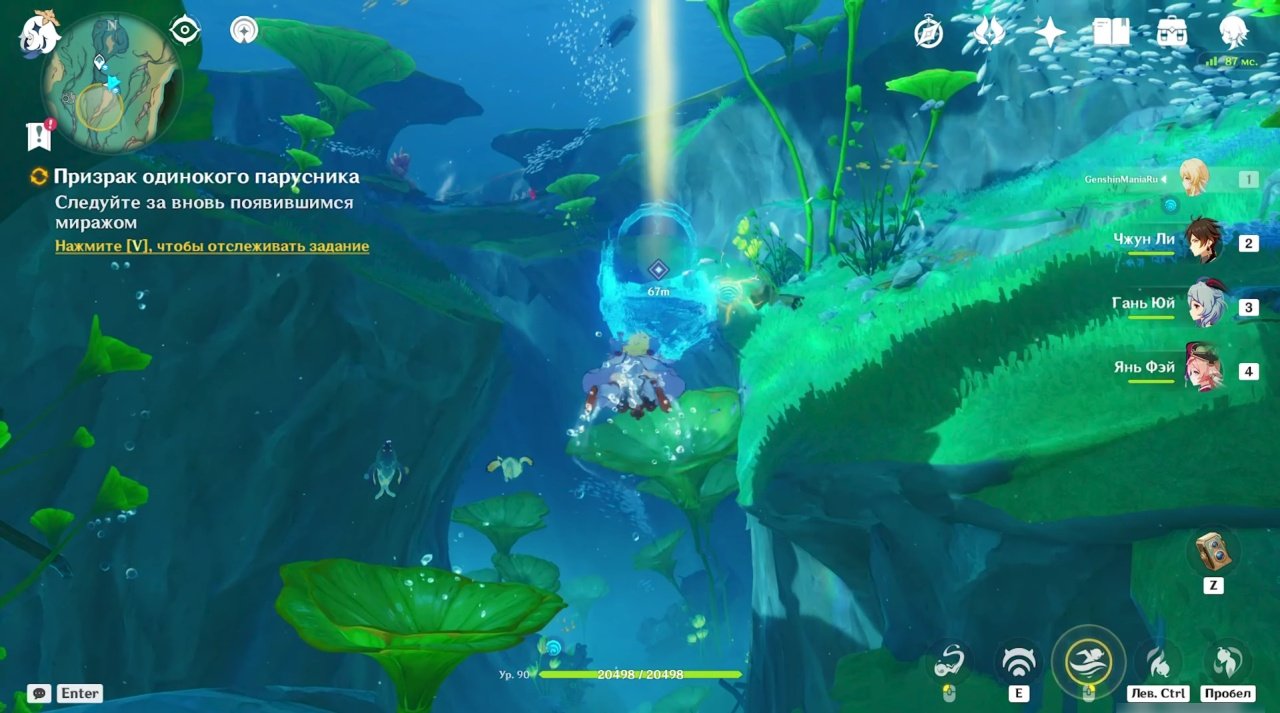Screen dimensions: 1280x713
Task: Click the sonar-style icon beside the eye icon
Action: coord(243,30)
